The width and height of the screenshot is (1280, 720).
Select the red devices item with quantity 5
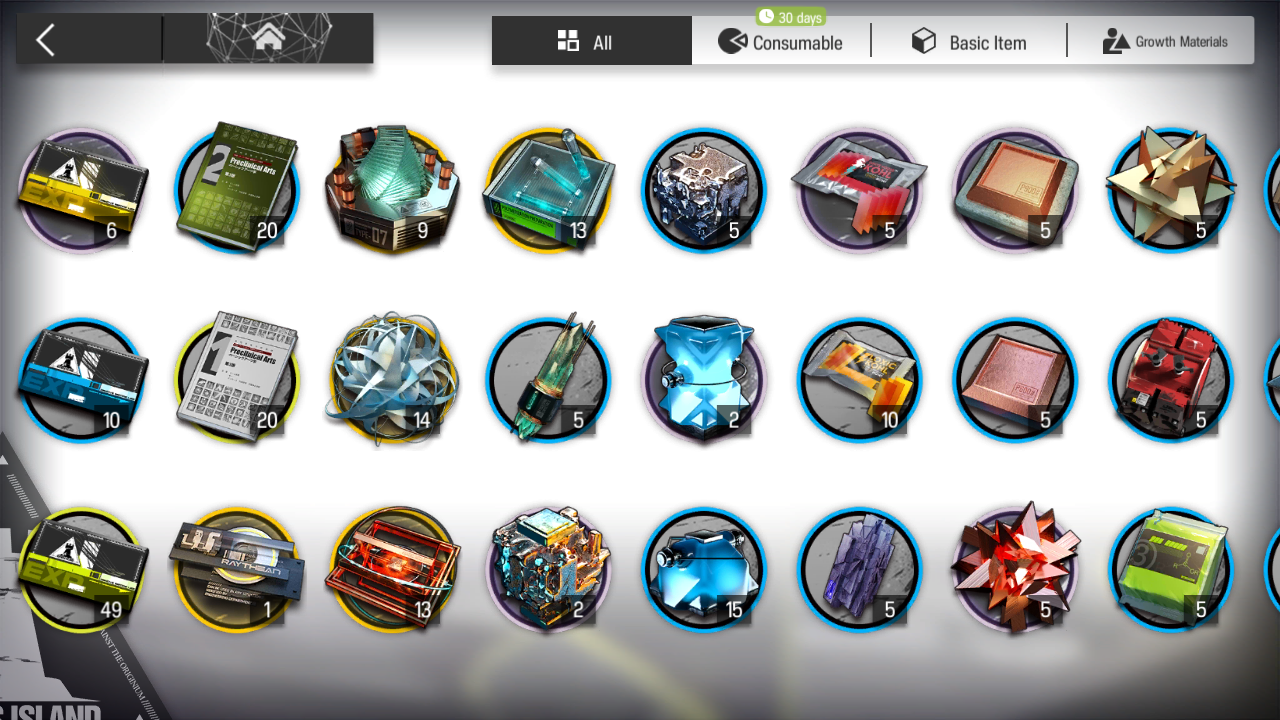pyautogui.click(x=1170, y=380)
